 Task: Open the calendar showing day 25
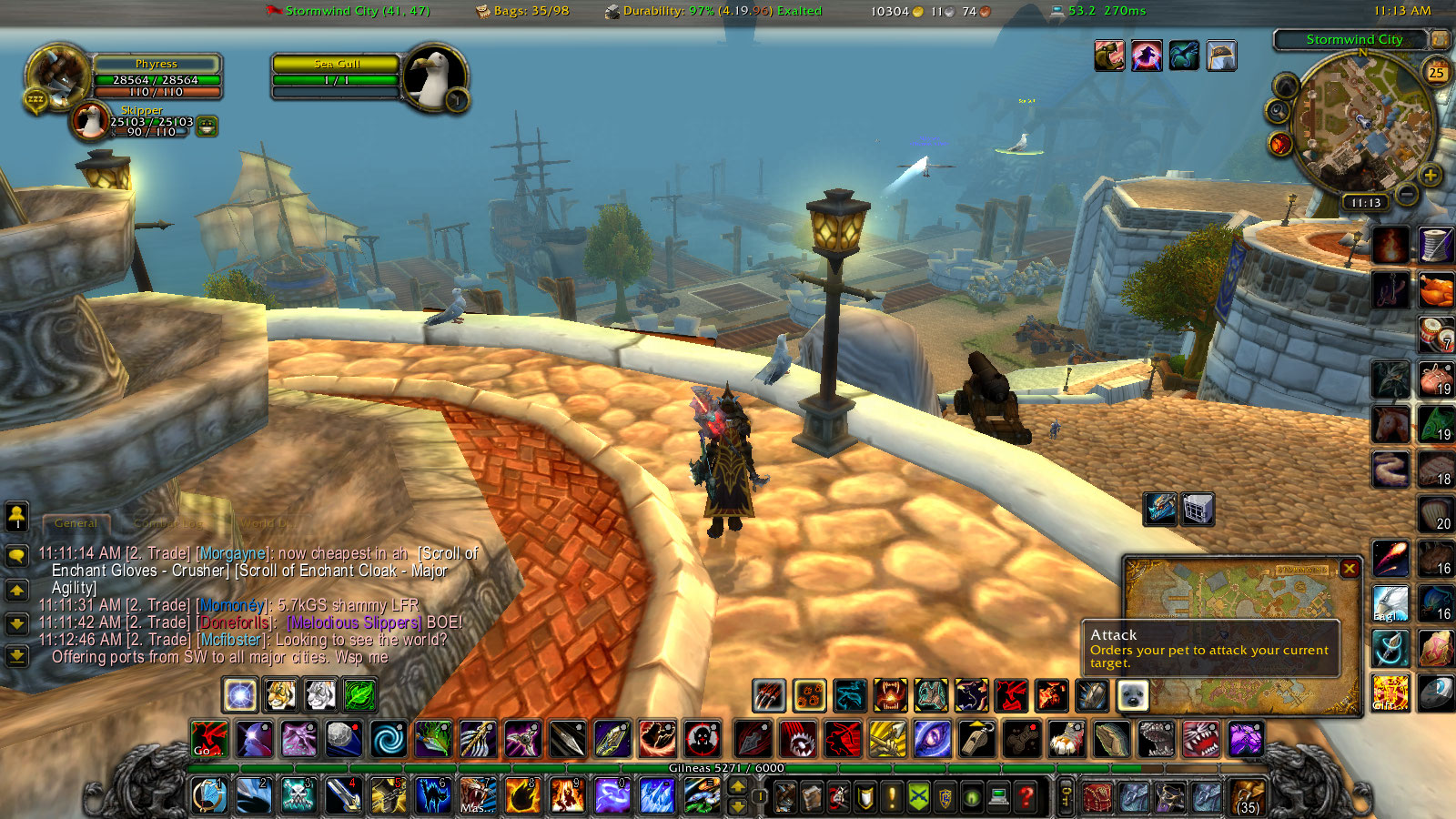[1436, 72]
